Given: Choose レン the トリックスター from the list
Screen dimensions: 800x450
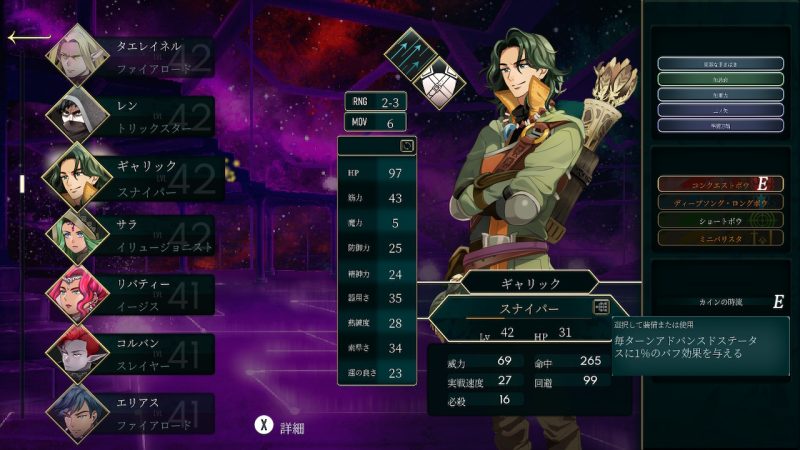Looking at the screenshot, I should [130, 115].
